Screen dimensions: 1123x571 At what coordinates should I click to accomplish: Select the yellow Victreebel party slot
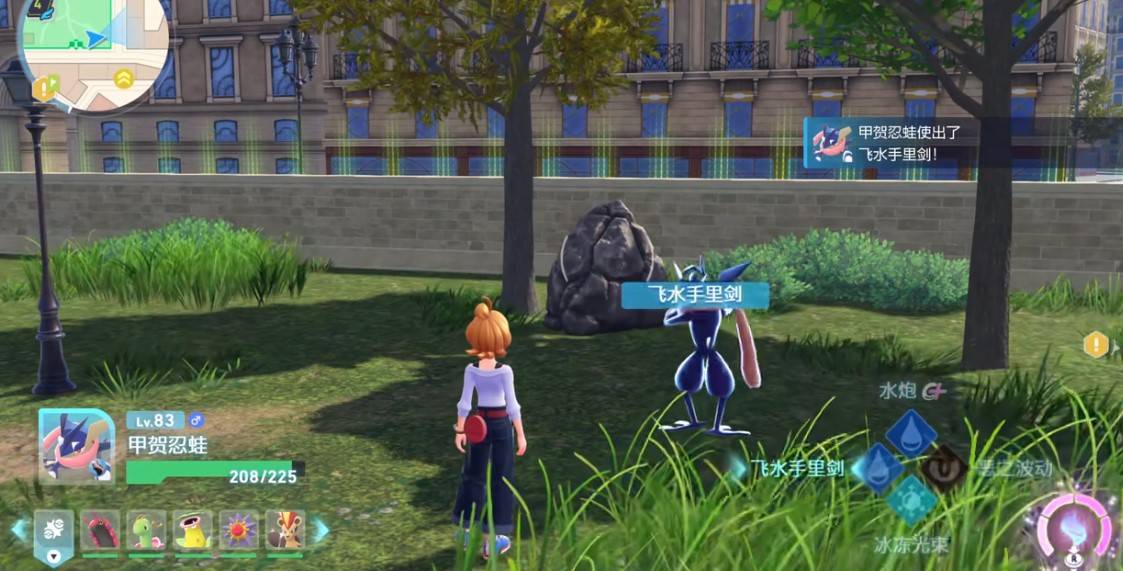tap(192, 528)
